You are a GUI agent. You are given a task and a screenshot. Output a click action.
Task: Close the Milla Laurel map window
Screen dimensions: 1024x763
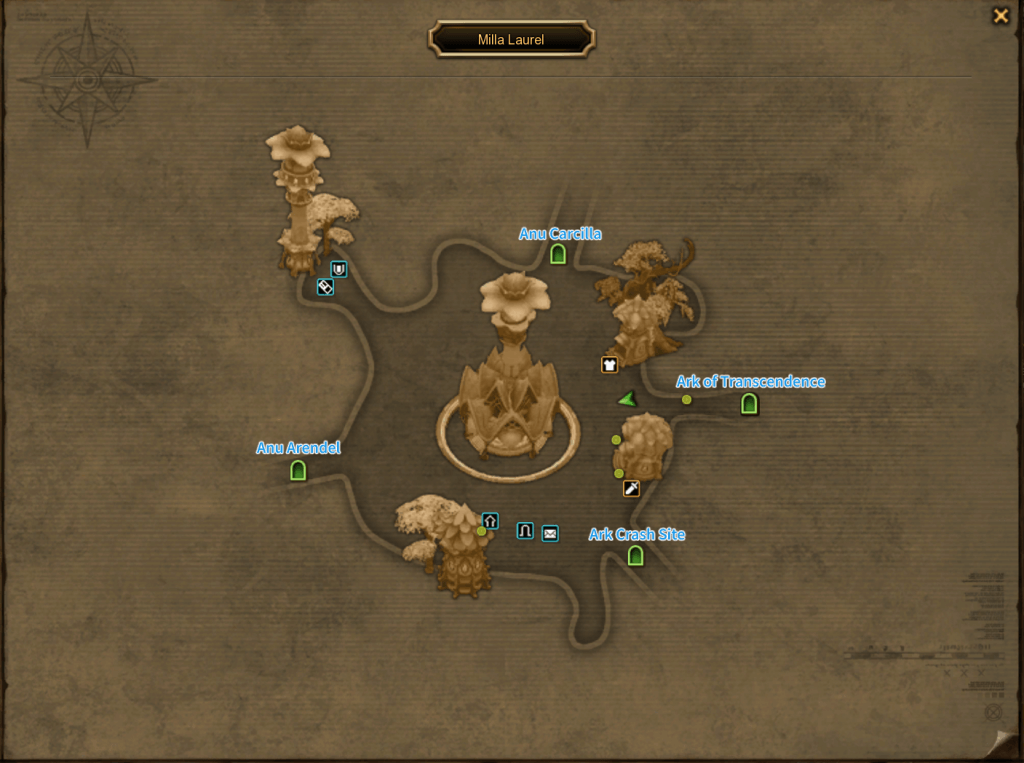click(1000, 16)
